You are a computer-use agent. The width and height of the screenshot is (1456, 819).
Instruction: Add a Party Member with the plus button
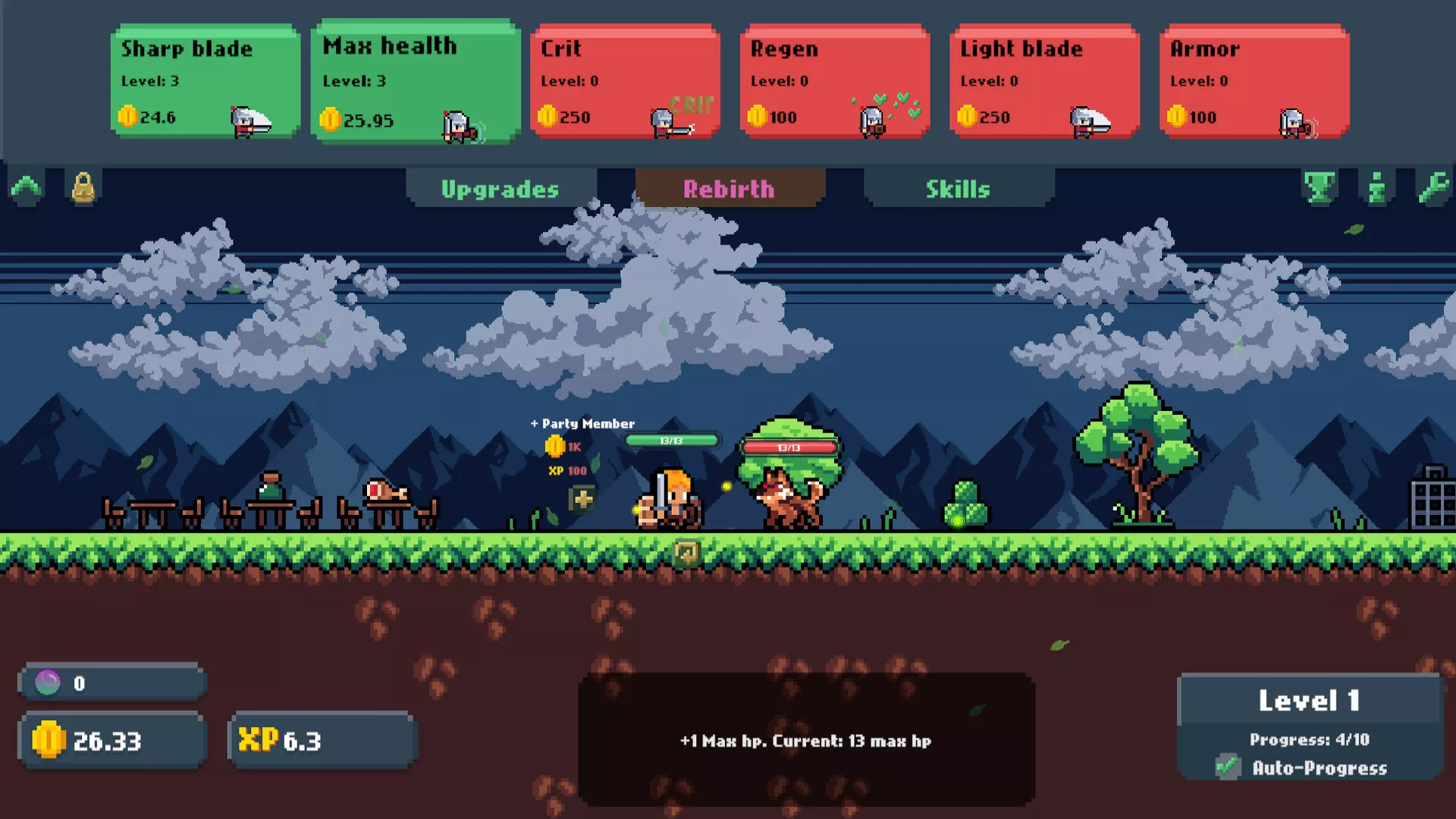tap(582, 499)
